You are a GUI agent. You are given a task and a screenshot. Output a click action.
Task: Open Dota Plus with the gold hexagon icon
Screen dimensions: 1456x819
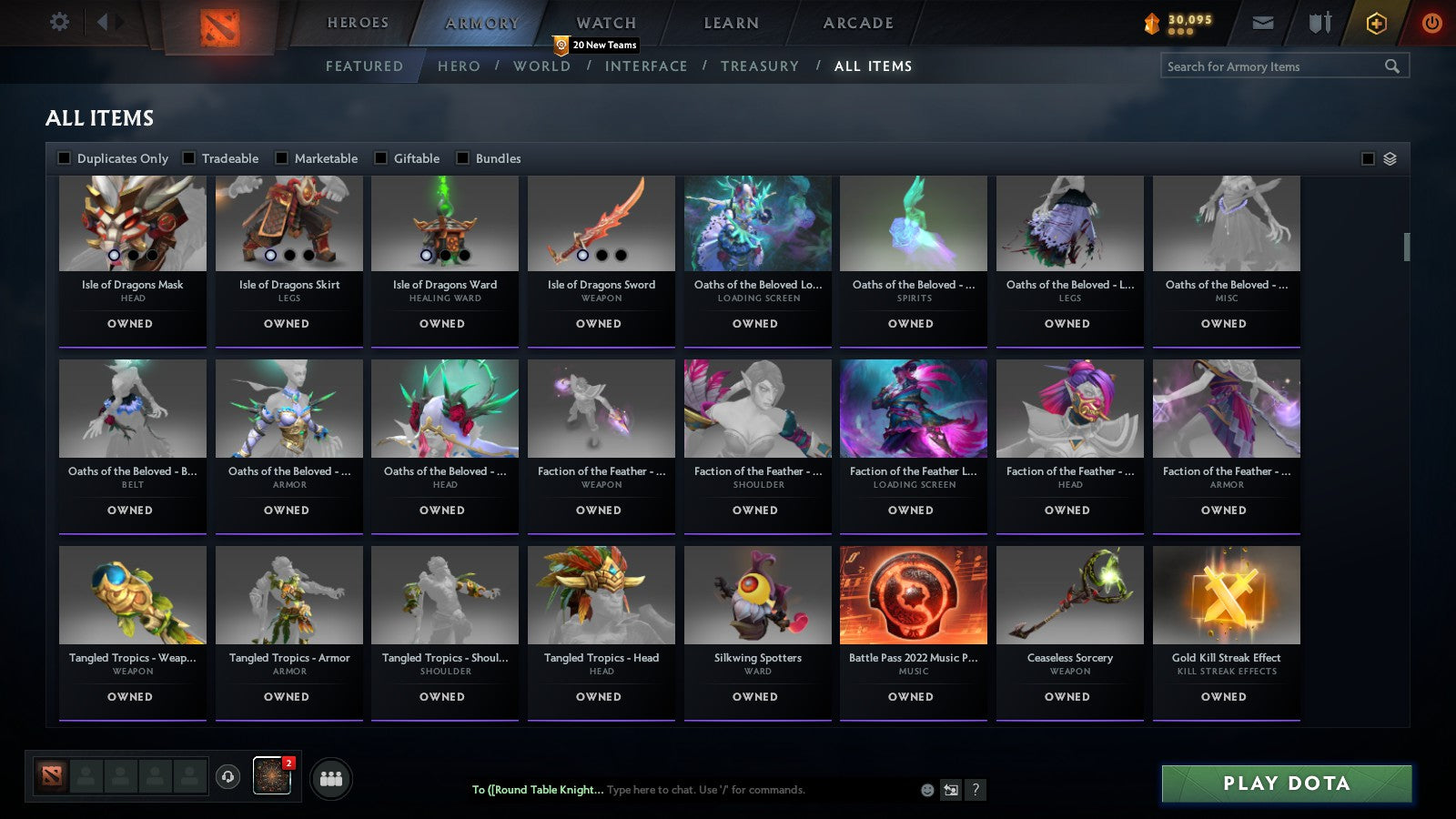pyautogui.click(x=1376, y=25)
